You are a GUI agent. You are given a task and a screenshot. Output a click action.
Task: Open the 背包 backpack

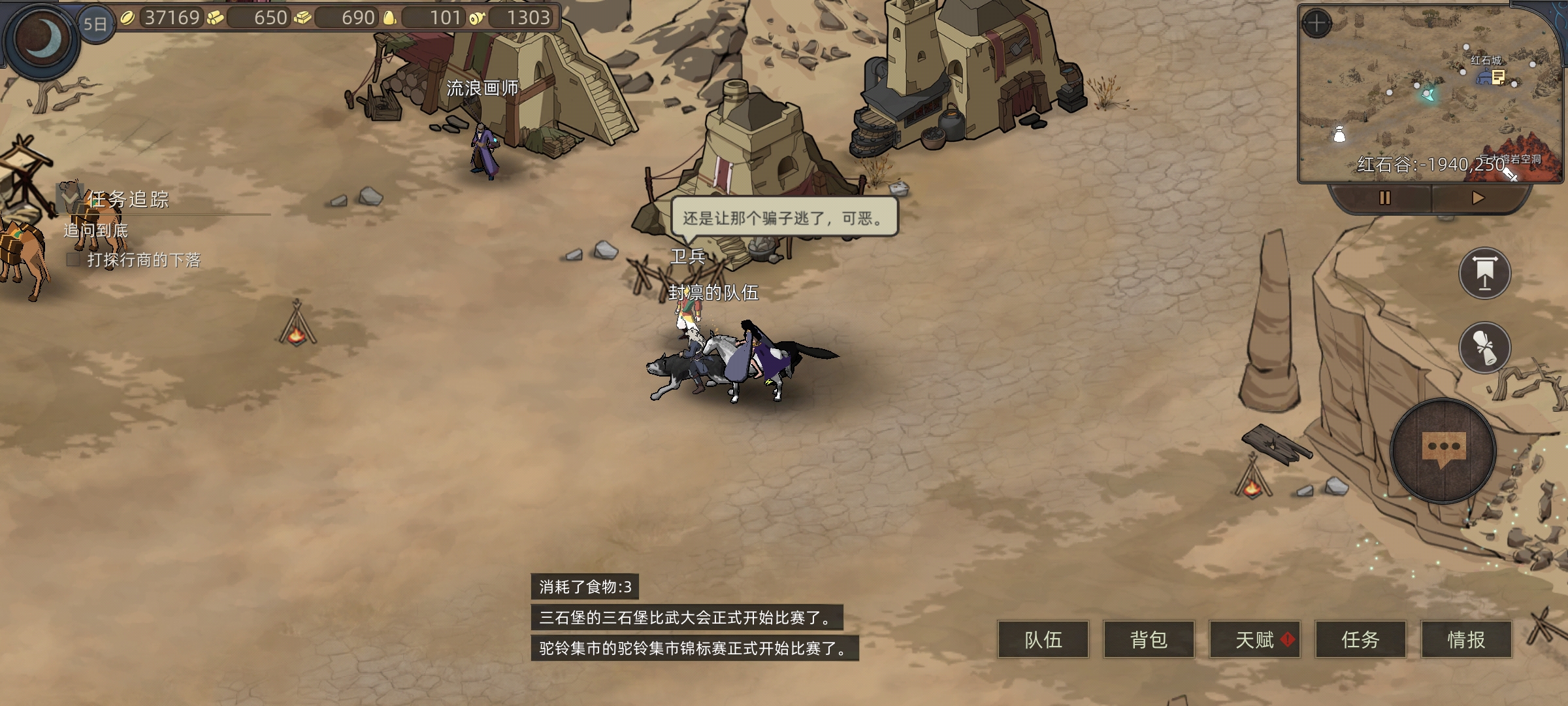pyautogui.click(x=1149, y=639)
